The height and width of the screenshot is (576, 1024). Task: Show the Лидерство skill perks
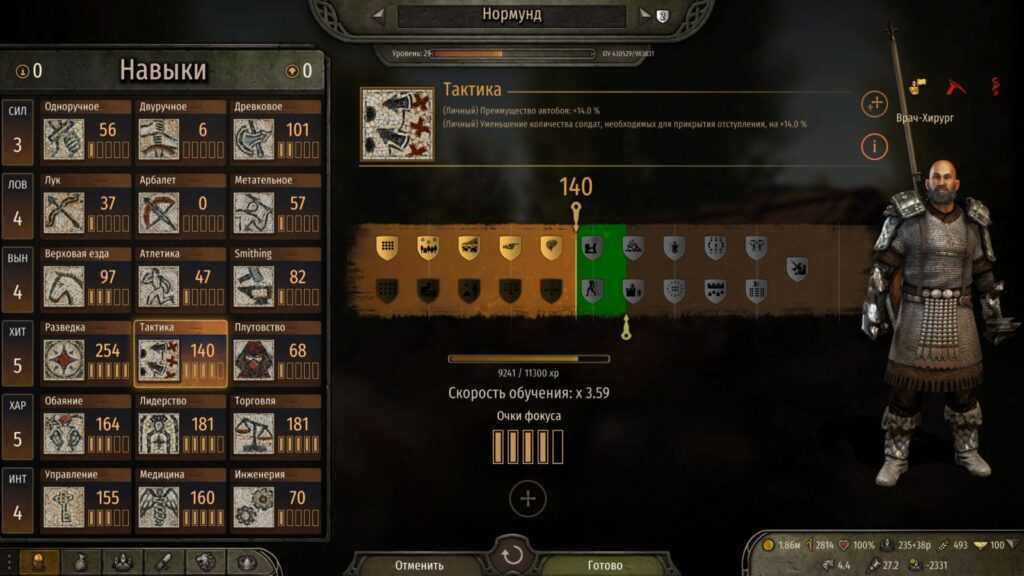(180, 428)
